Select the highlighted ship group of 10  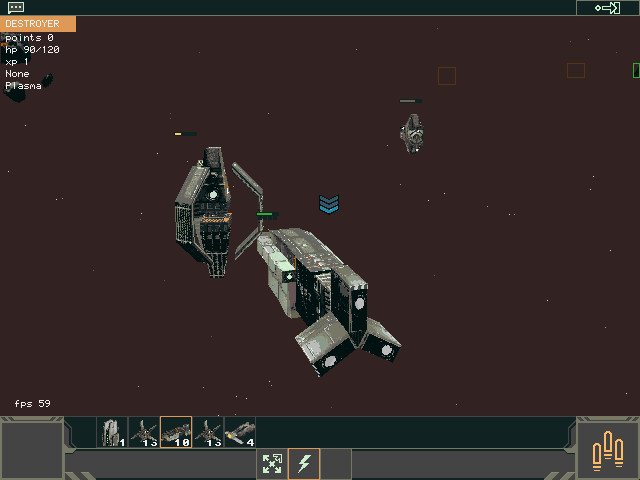176,432
